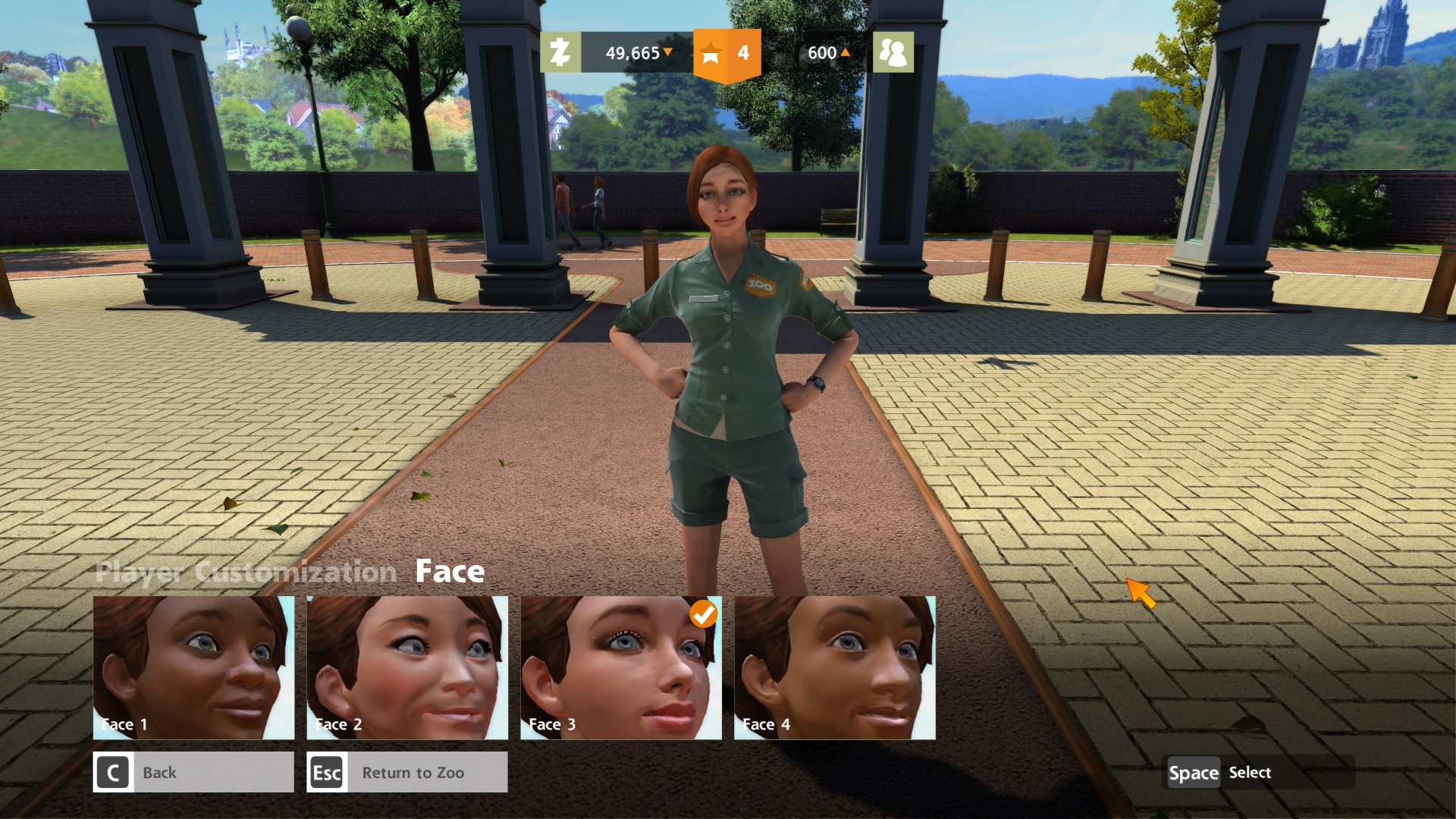Go Back to the previous customization menu
Viewport: 1456px width, 819px height.
(193, 772)
